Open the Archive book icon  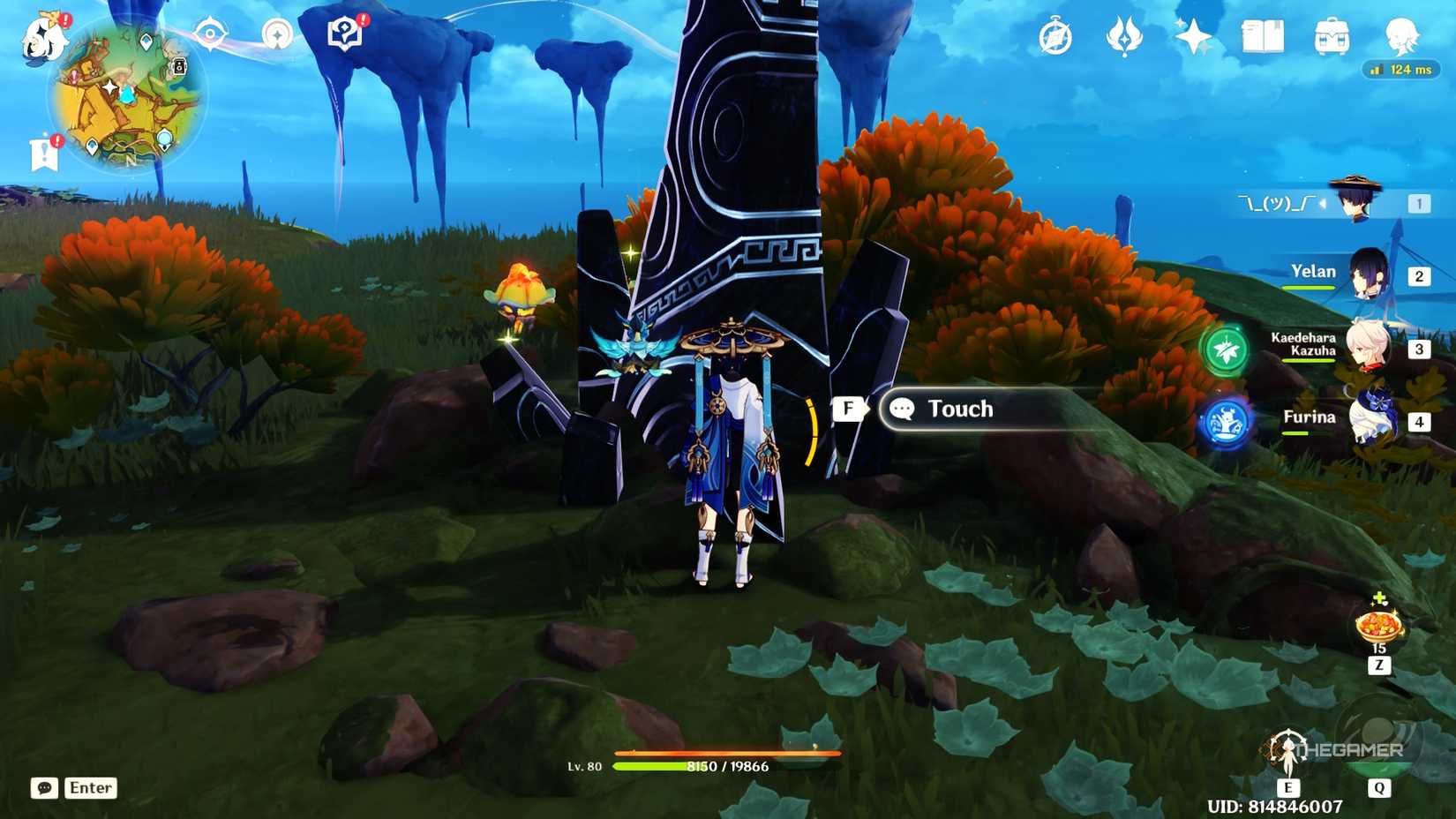click(x=1264, y=35)
